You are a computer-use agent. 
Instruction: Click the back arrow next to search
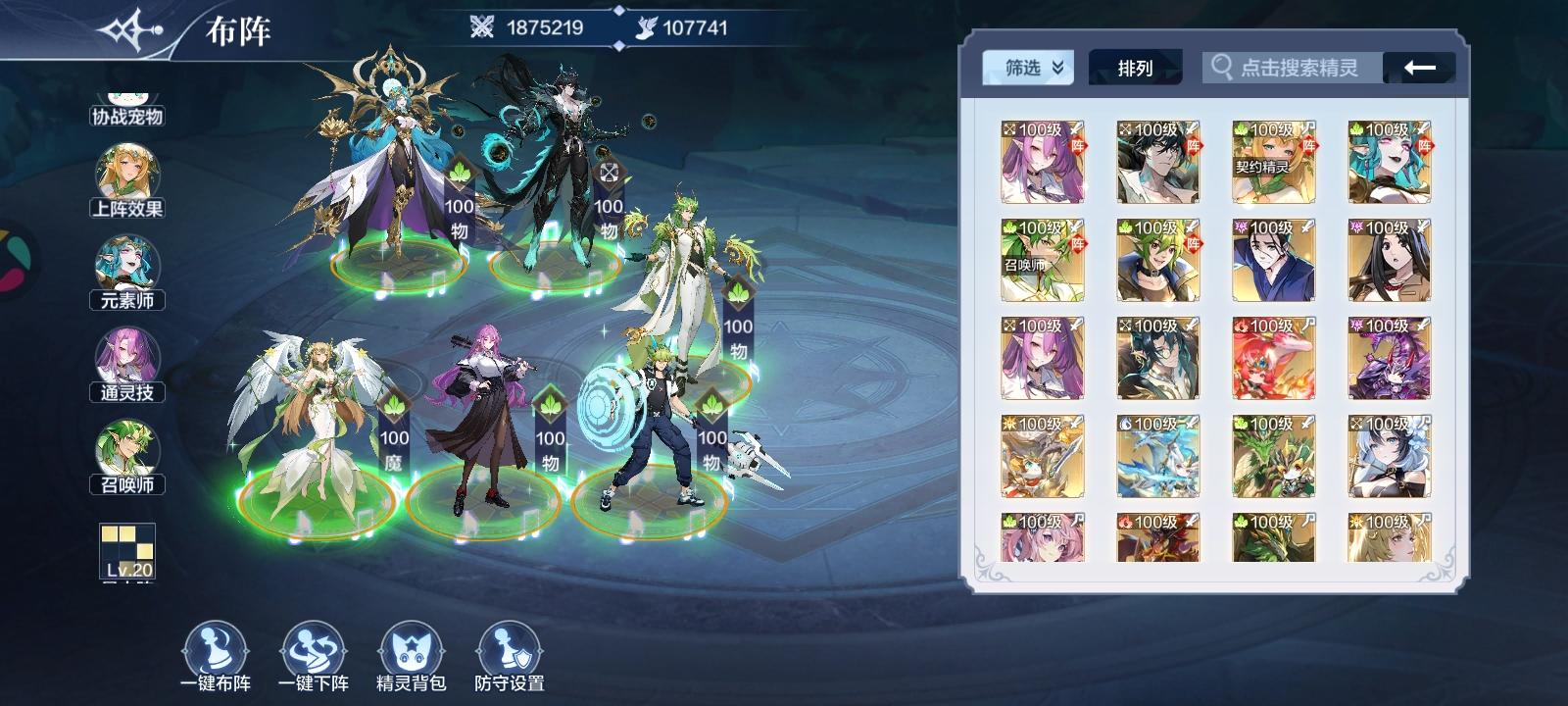tap(1416, 68)
